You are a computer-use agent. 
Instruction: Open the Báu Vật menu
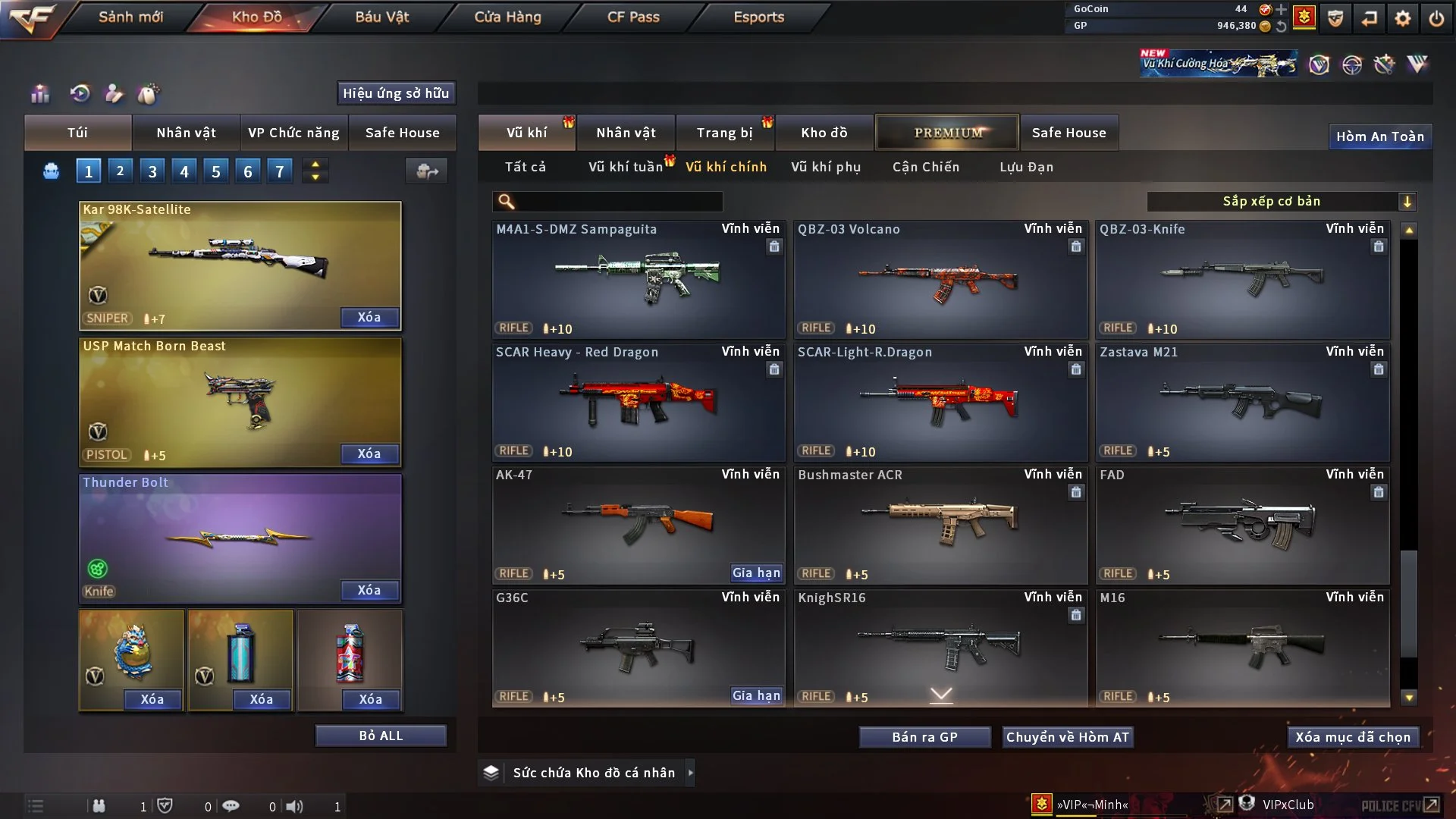point(381,17)
